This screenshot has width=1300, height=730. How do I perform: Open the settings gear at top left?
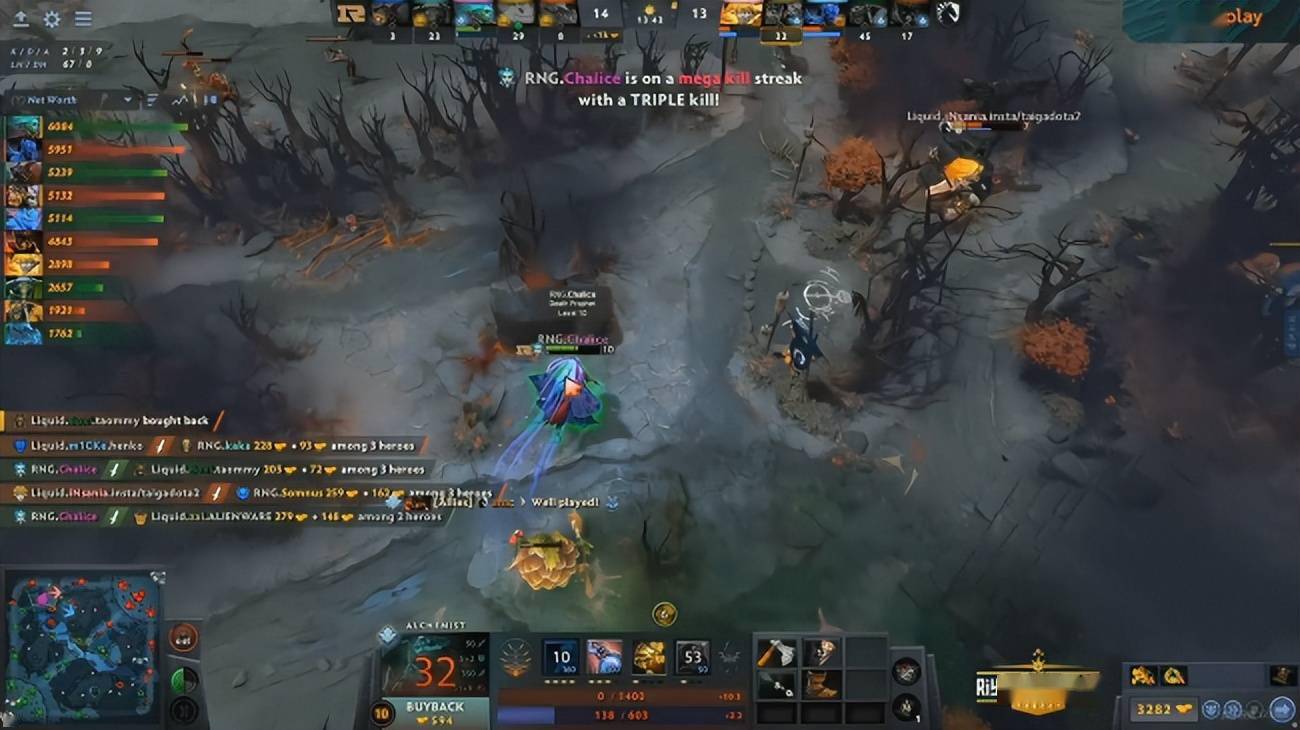point(51,18)
